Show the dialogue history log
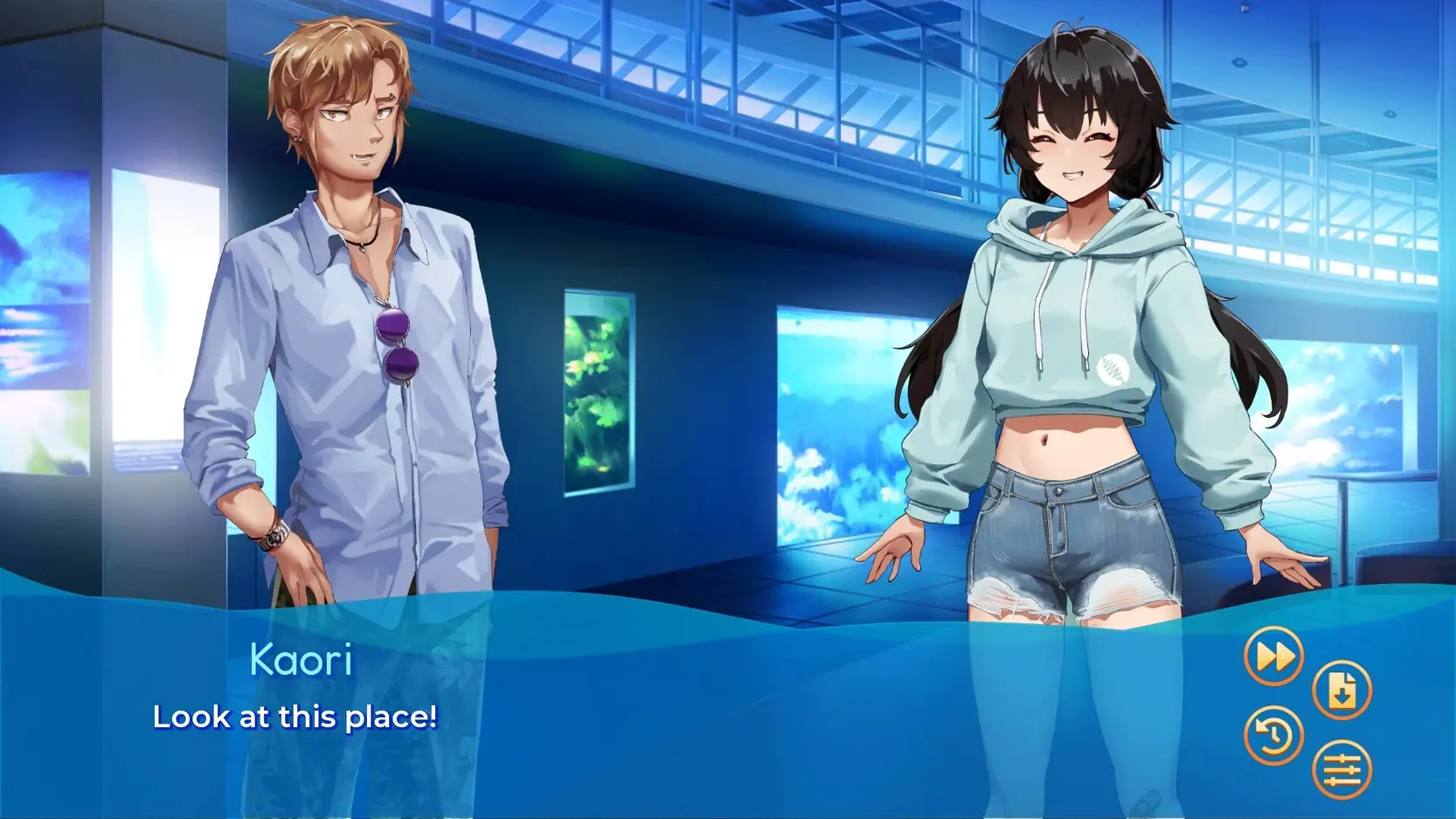The image size is (1456, 819). tap(1273, 735)
